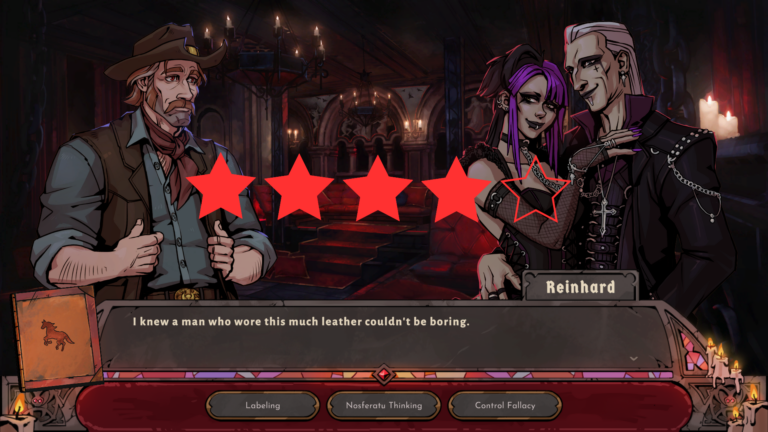Screen dimensions: 768x432
Task: Select the Nosferatu Thinking option
Action: click(x=383, y=405)
